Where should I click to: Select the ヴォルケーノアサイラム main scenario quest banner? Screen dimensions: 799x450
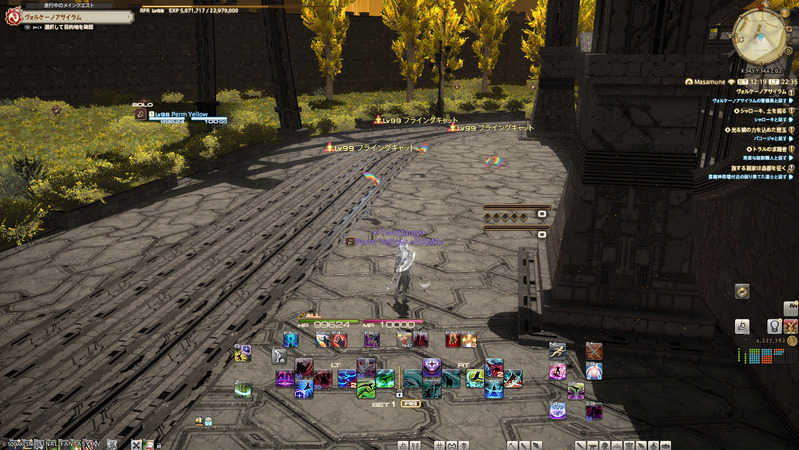click(x=68, y=17)
